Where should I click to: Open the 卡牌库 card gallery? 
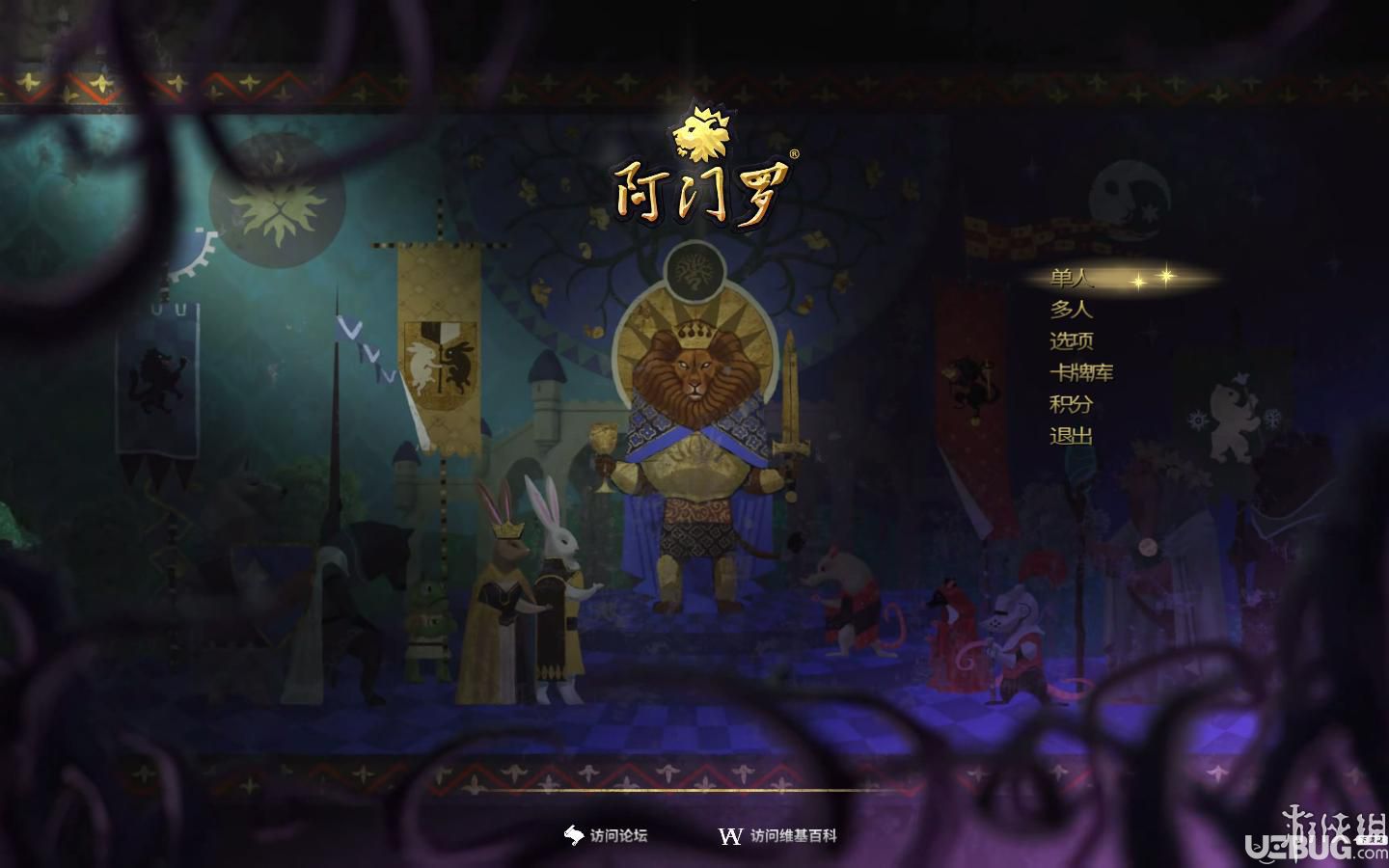1080,372
